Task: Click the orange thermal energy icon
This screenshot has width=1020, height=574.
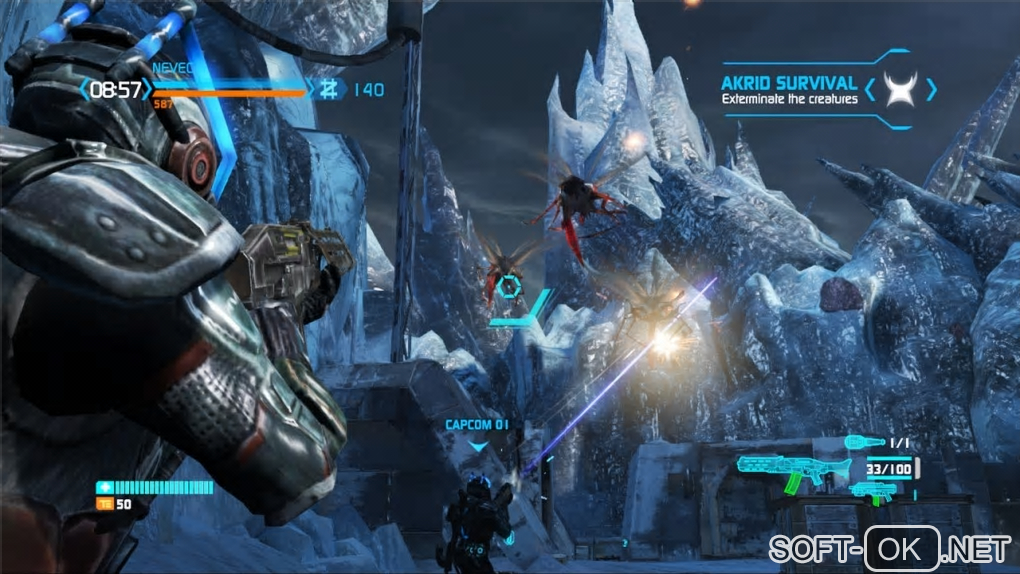Action: 102,504
